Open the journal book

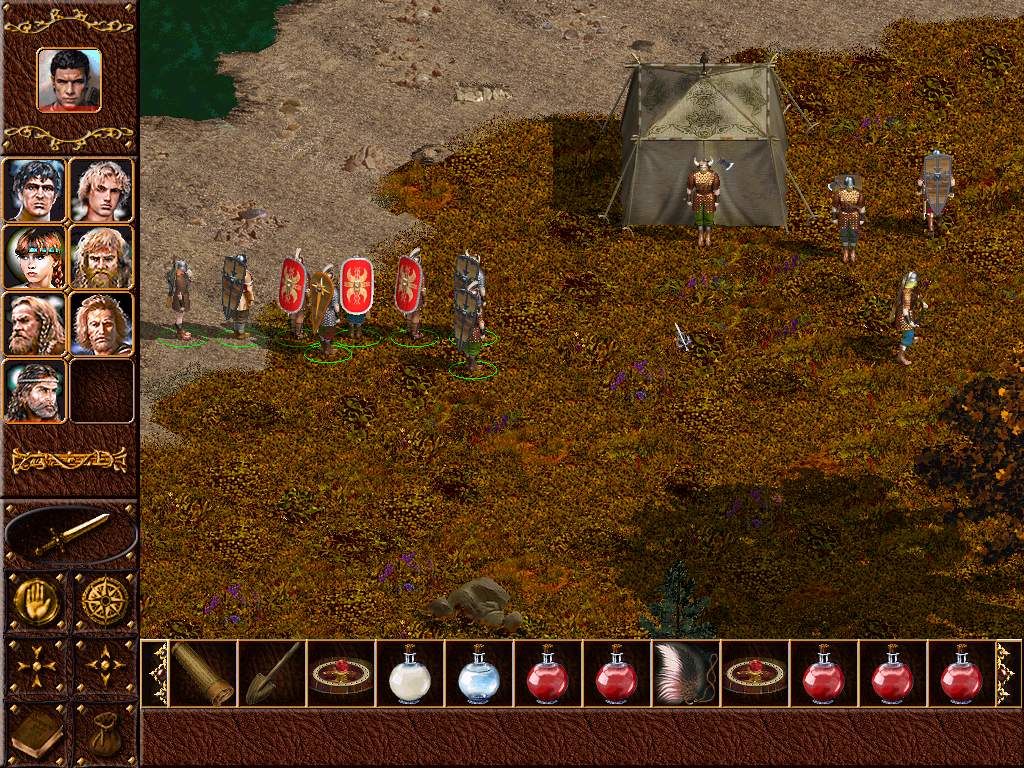click(35, 733)
